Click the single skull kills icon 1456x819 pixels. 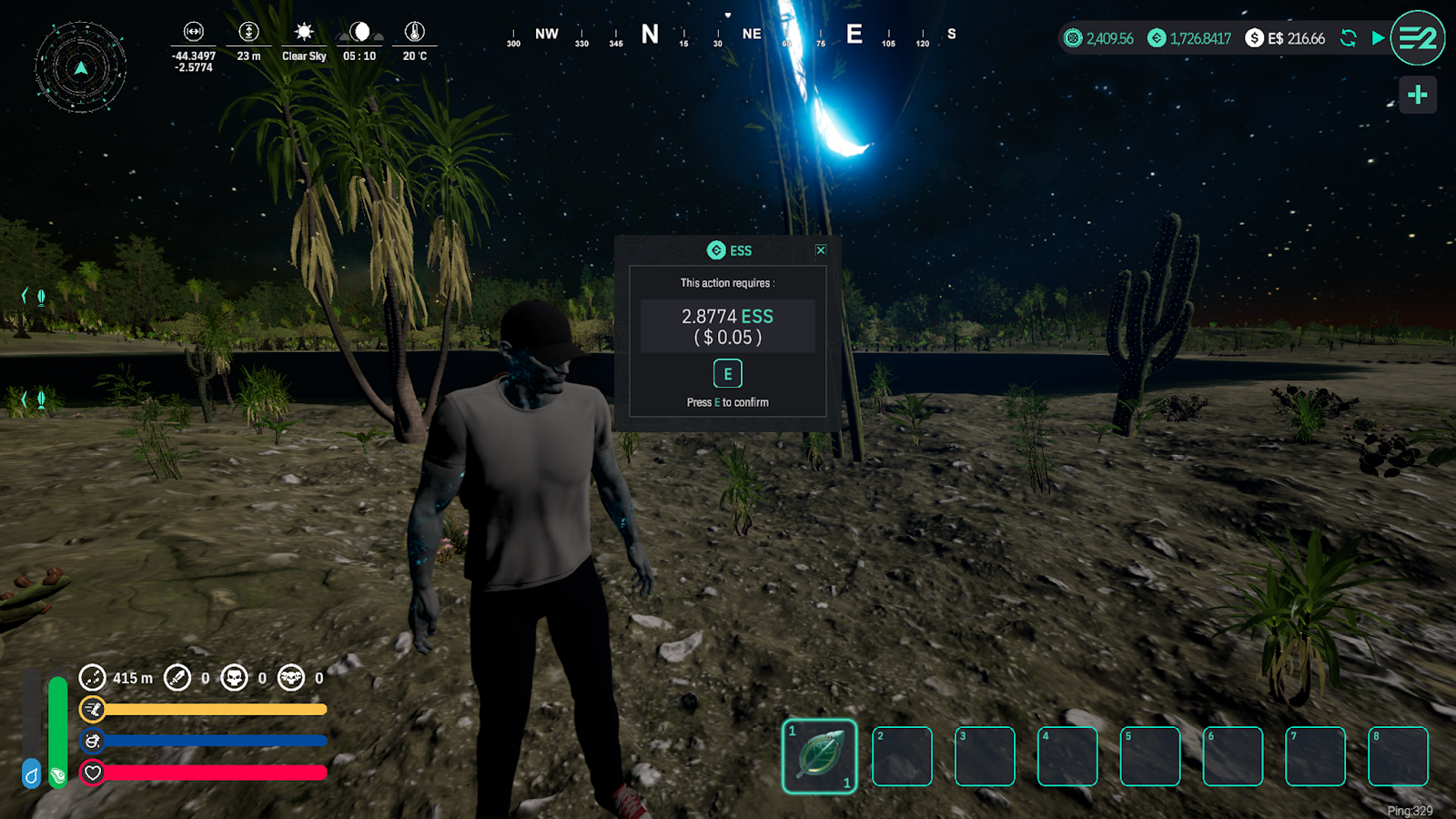click(x=234, y=678)
